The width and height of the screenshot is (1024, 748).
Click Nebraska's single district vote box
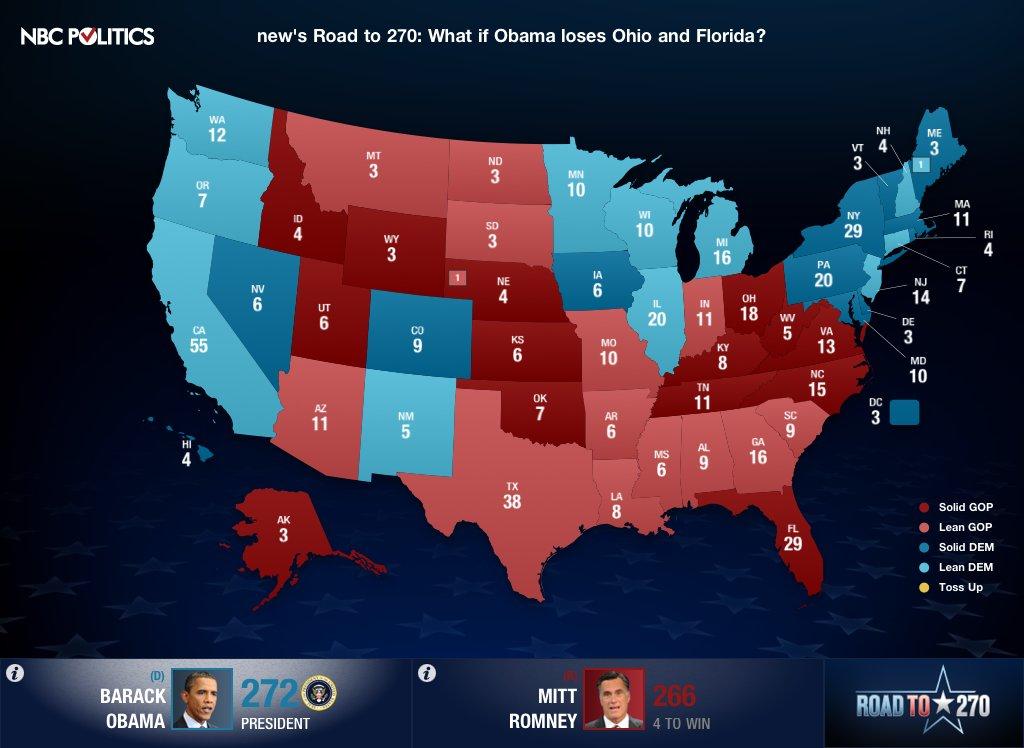(x=457, y=277)
